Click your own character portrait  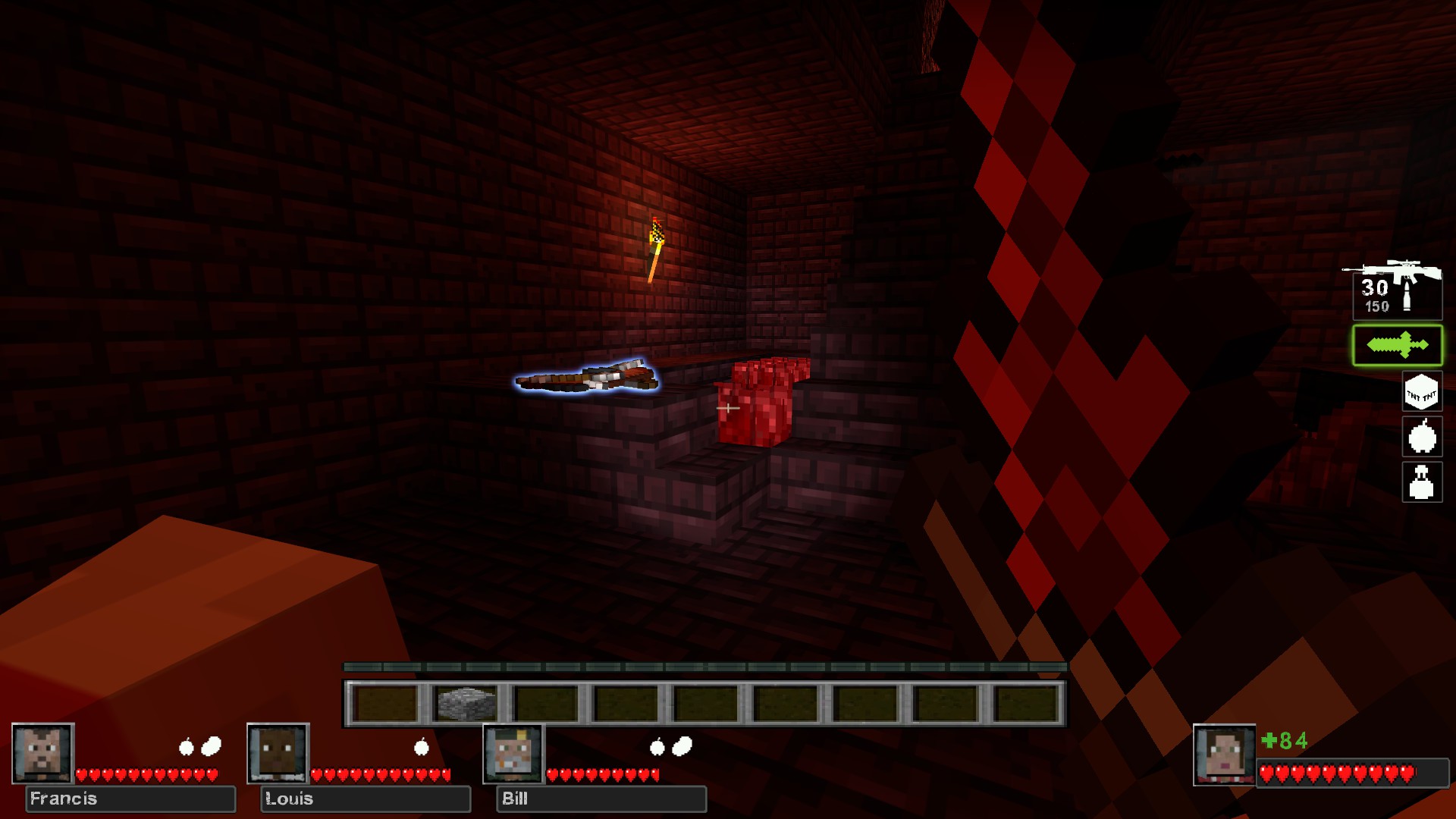(1224, 755)
